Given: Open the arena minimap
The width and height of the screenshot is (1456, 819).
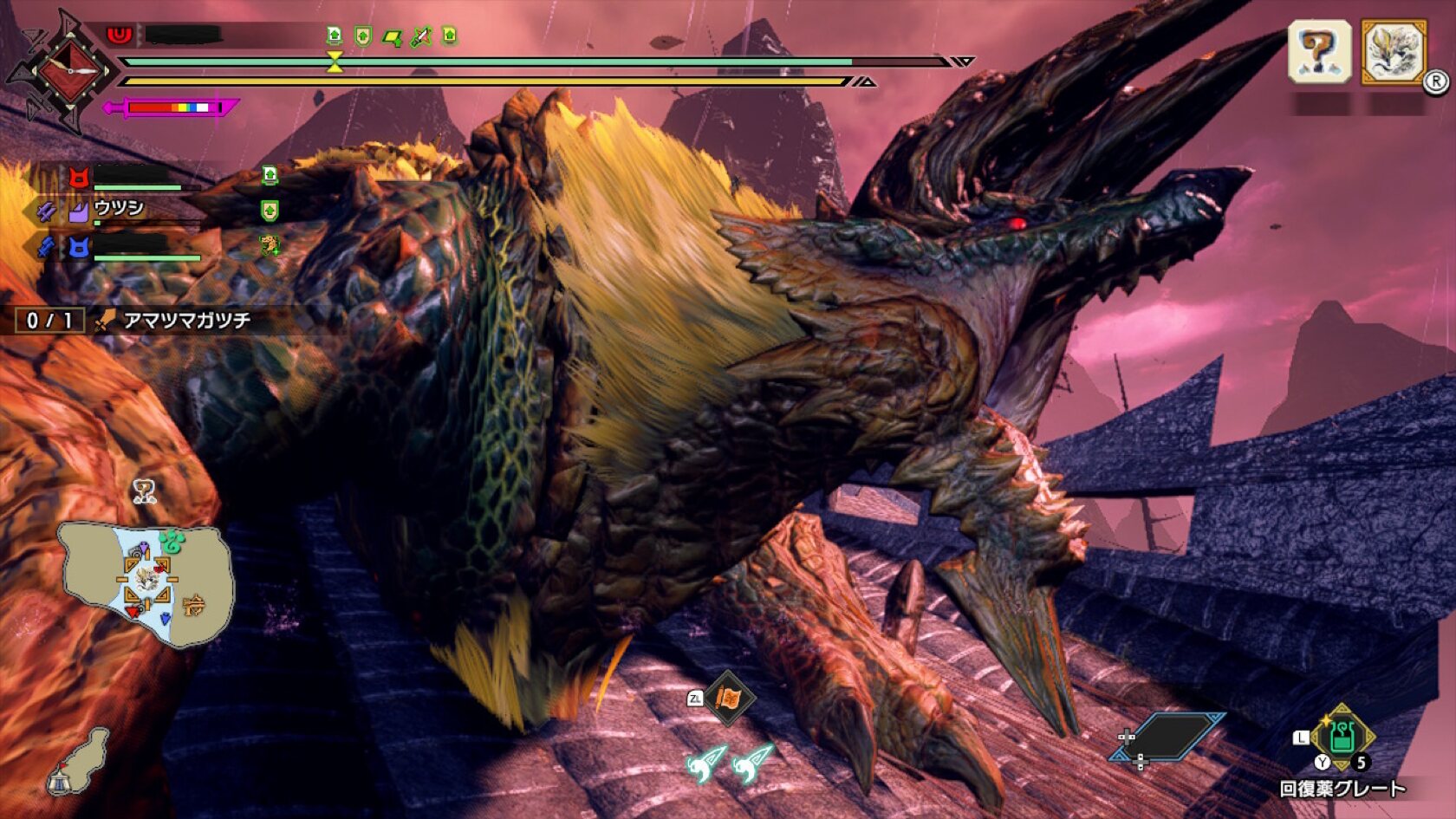Looking at the screenshot, I should coord(146,585).
